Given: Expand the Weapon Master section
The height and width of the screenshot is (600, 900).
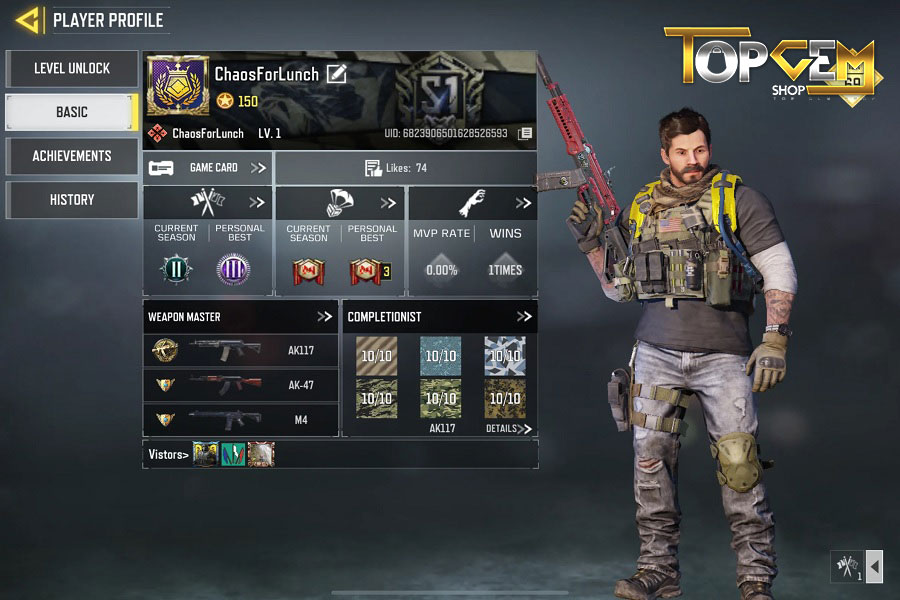Looking at the screenshot, I should [x=325, y=317].
